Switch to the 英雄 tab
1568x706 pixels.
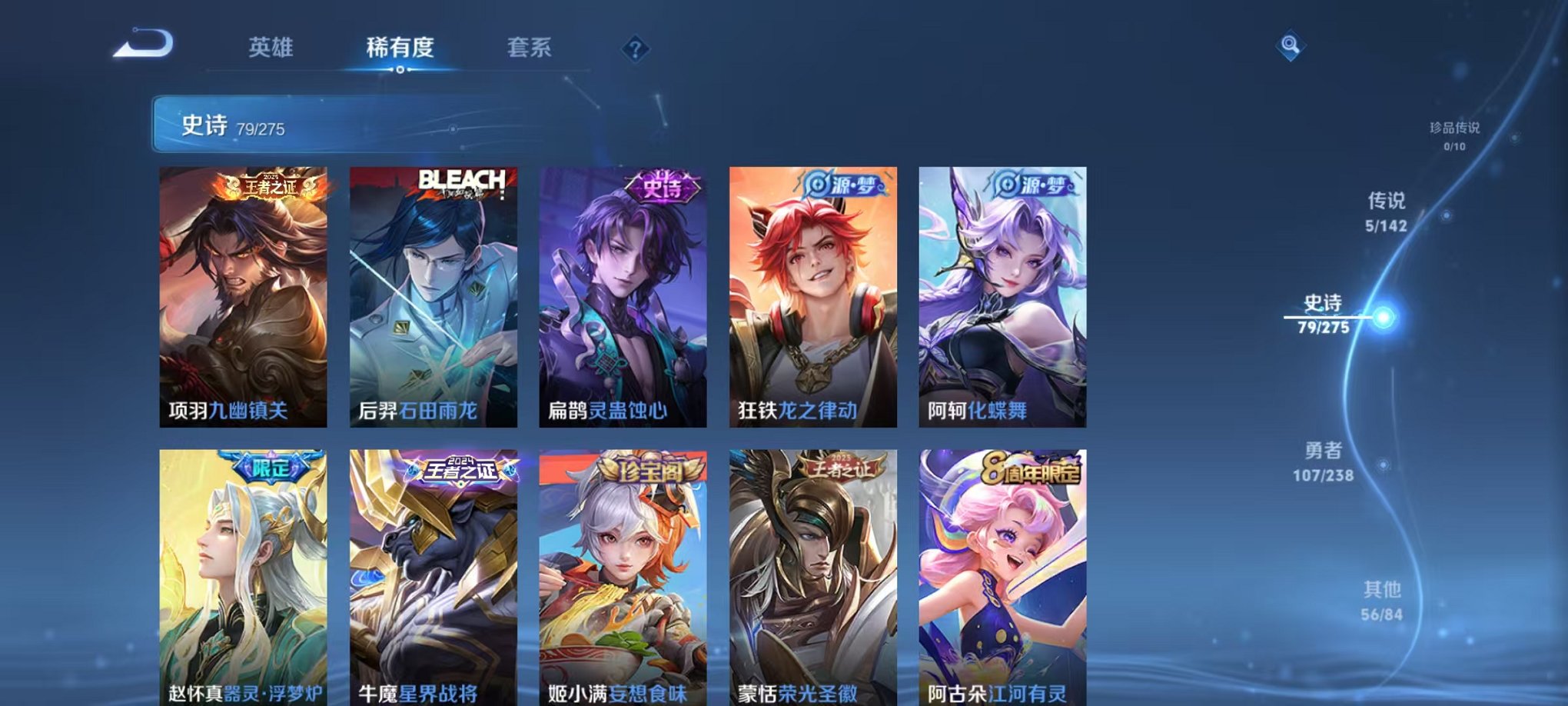[x=273, y=48]
